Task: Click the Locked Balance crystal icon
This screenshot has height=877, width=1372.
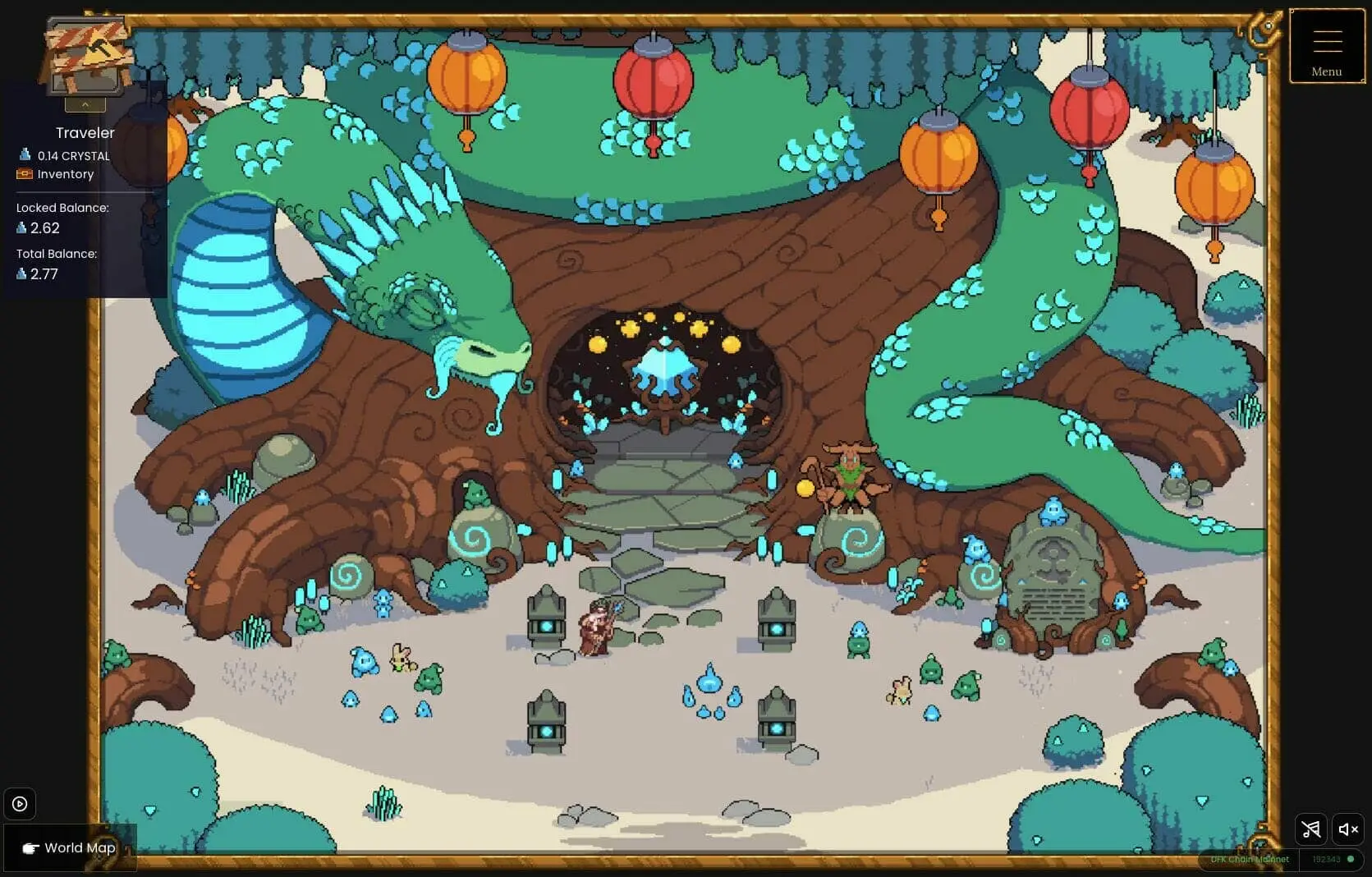Action: 21,227
